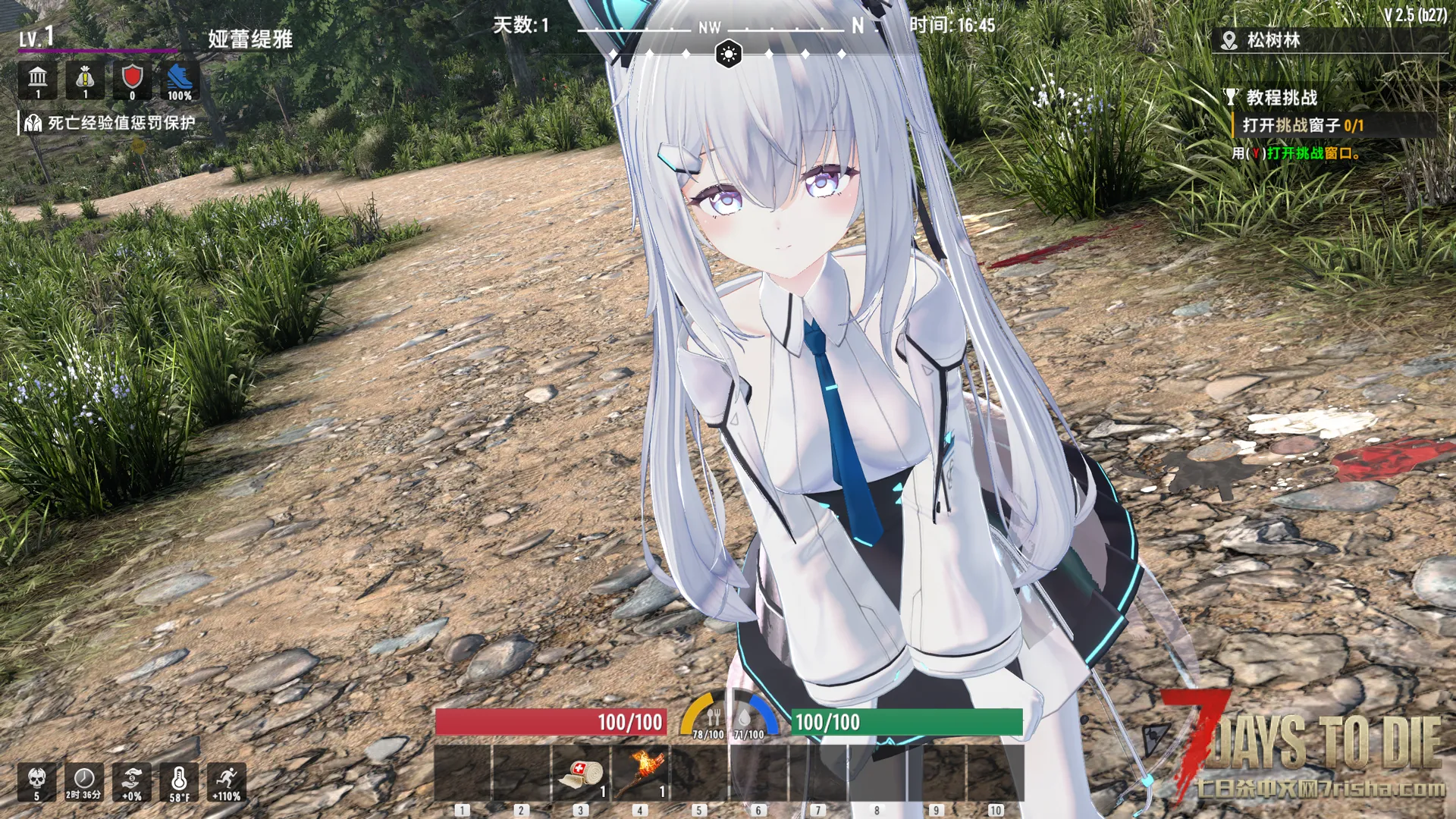
Task: Click the loot bag exclamation icon
Action: [x=85, y=80]
